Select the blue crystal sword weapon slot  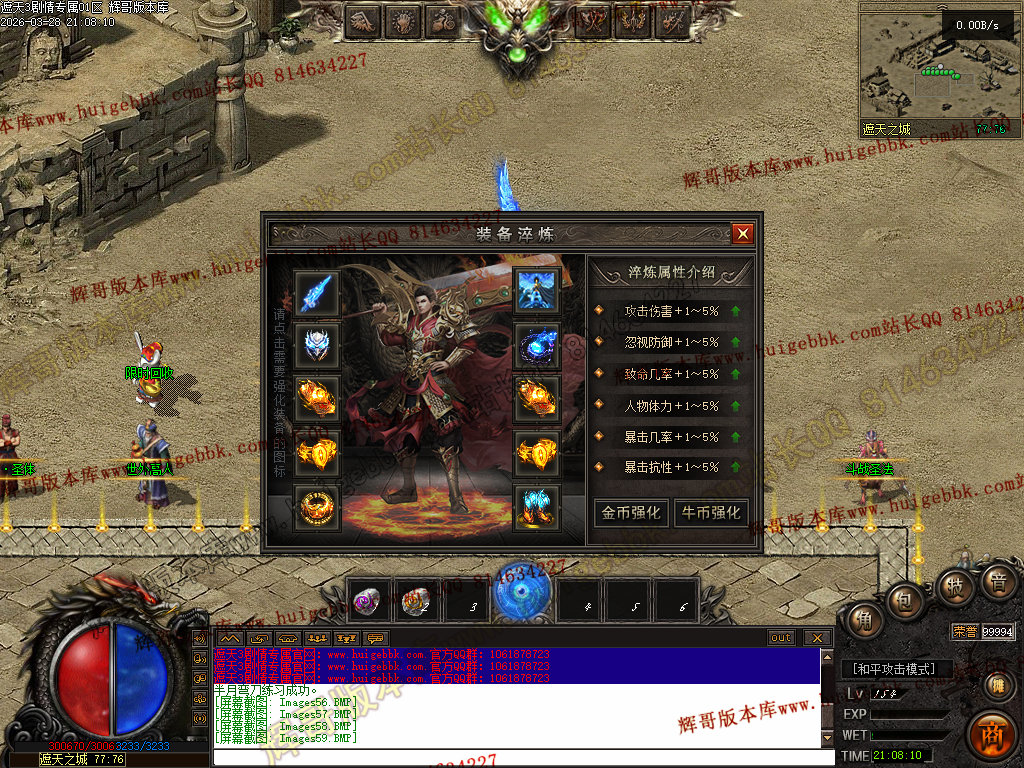click(x=317, y=293)
